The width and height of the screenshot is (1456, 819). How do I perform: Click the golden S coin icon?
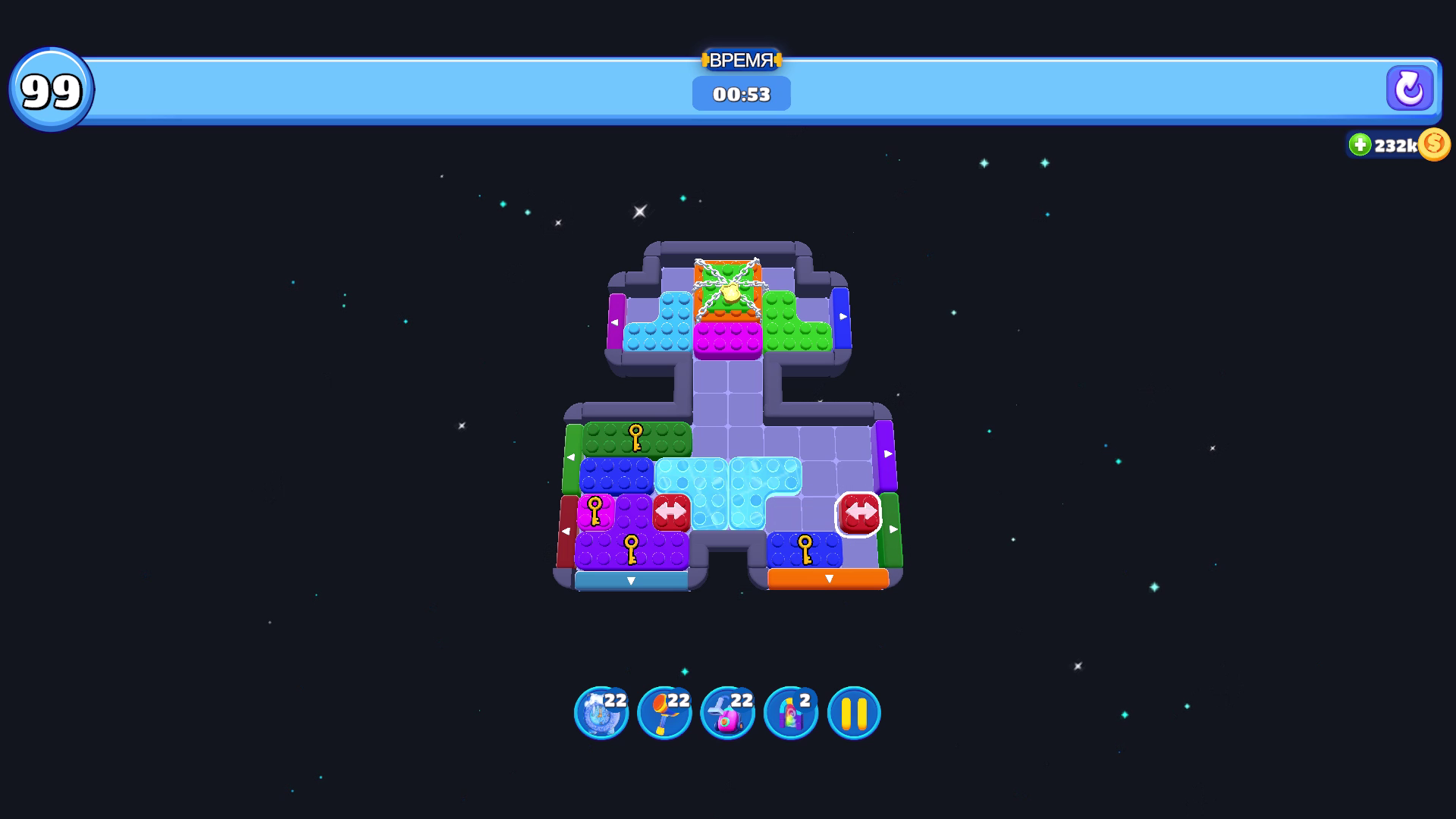click(x=1433, y=144)
